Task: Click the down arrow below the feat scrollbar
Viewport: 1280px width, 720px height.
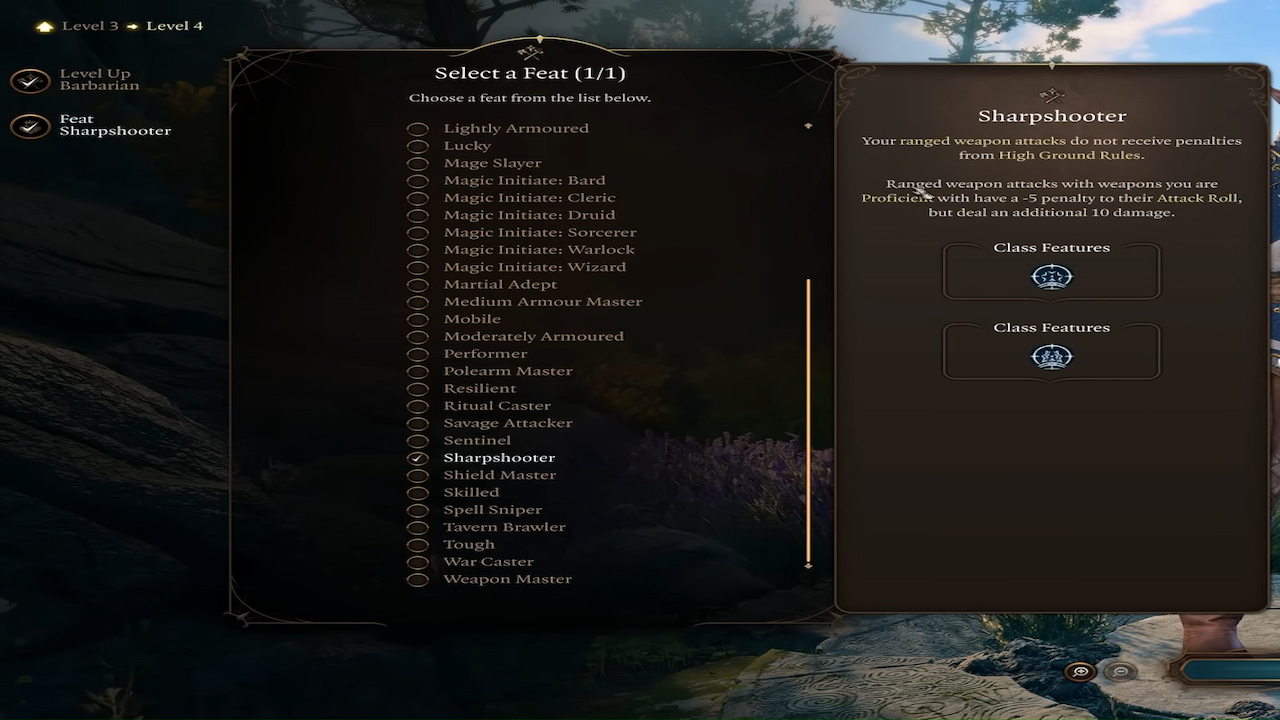Action: point(808,564)
